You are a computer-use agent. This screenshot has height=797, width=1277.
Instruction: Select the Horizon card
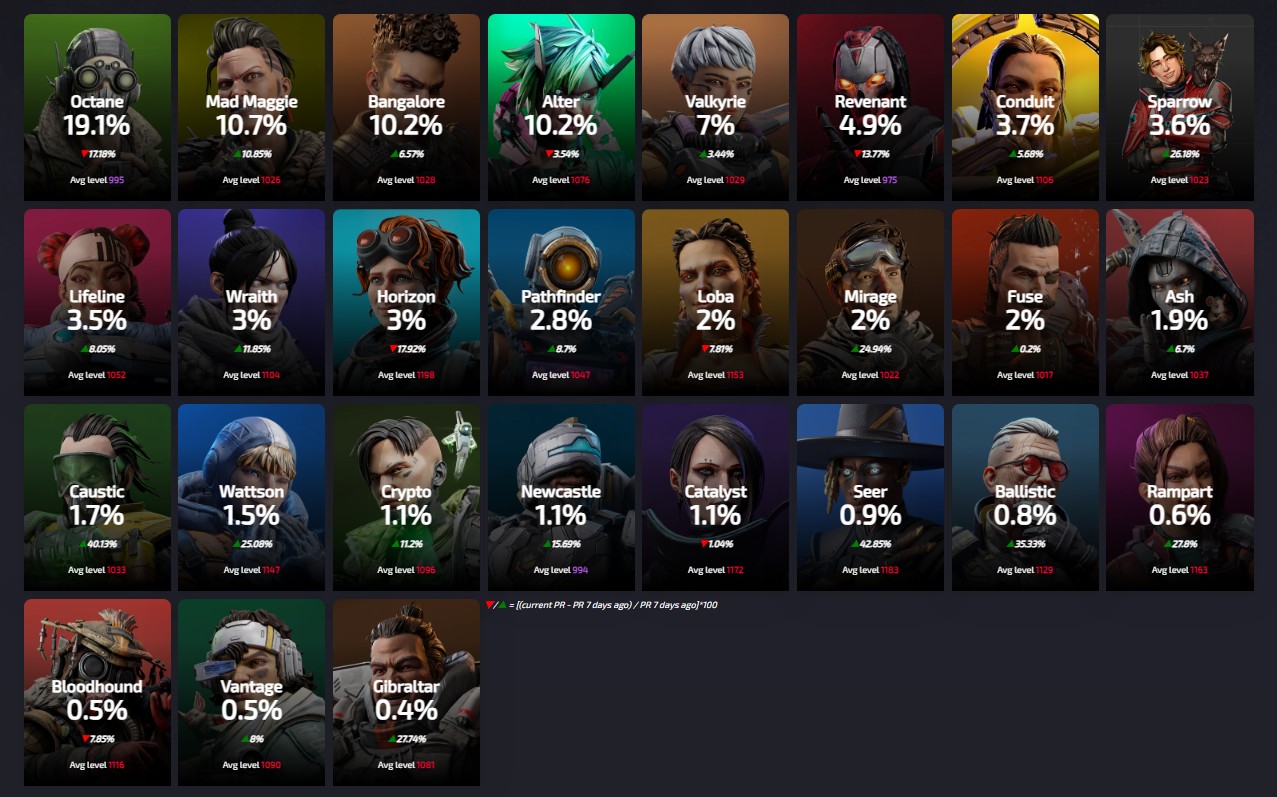point(406,302)
